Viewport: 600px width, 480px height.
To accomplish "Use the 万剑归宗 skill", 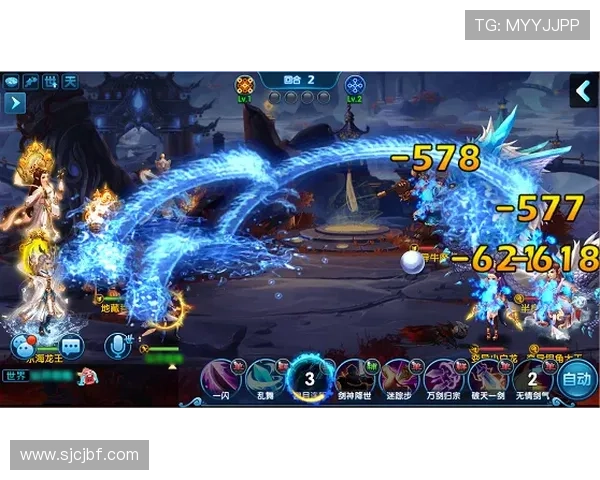I will (x=442, y=379).
